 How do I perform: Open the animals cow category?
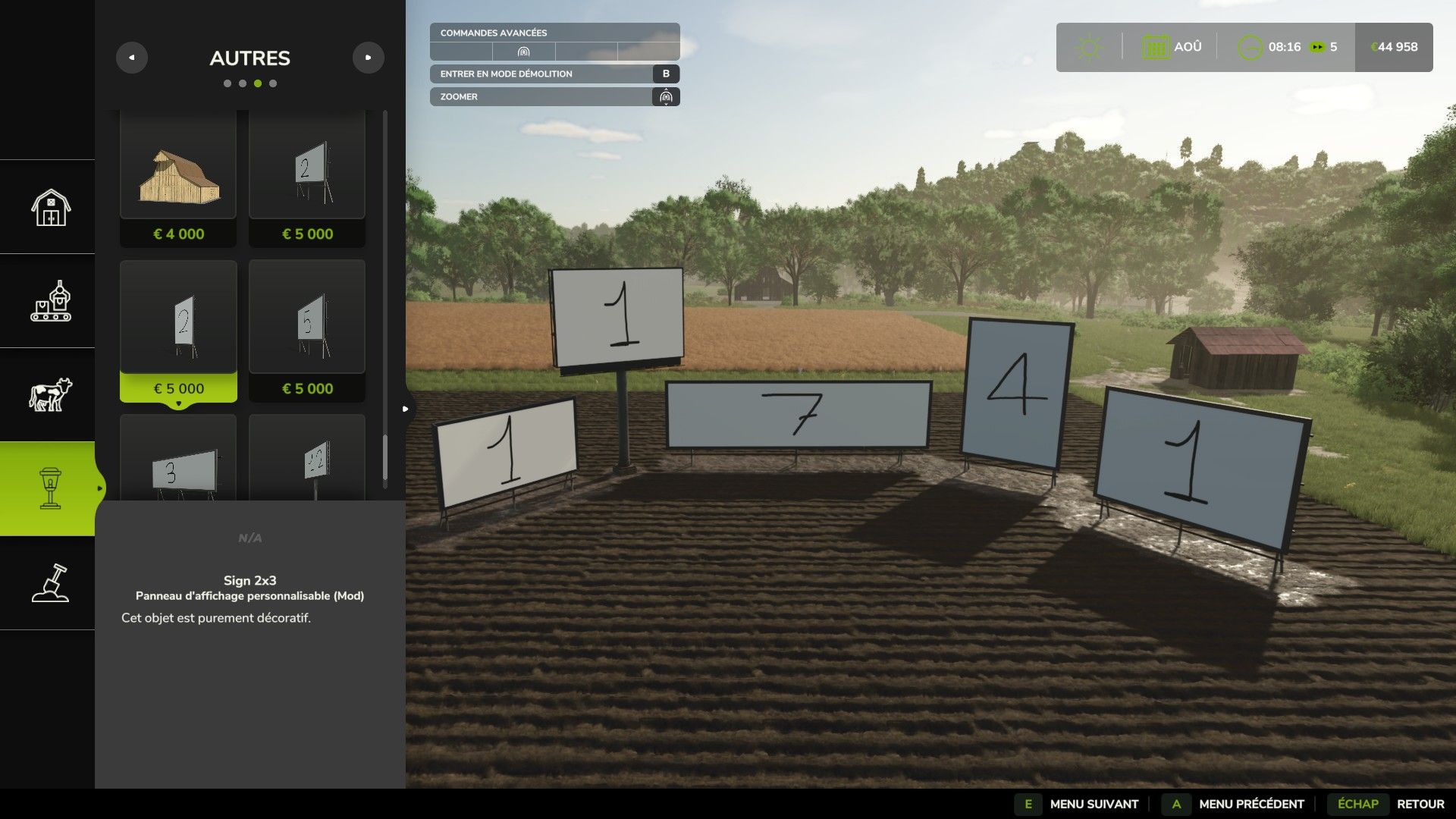[50, 395]
